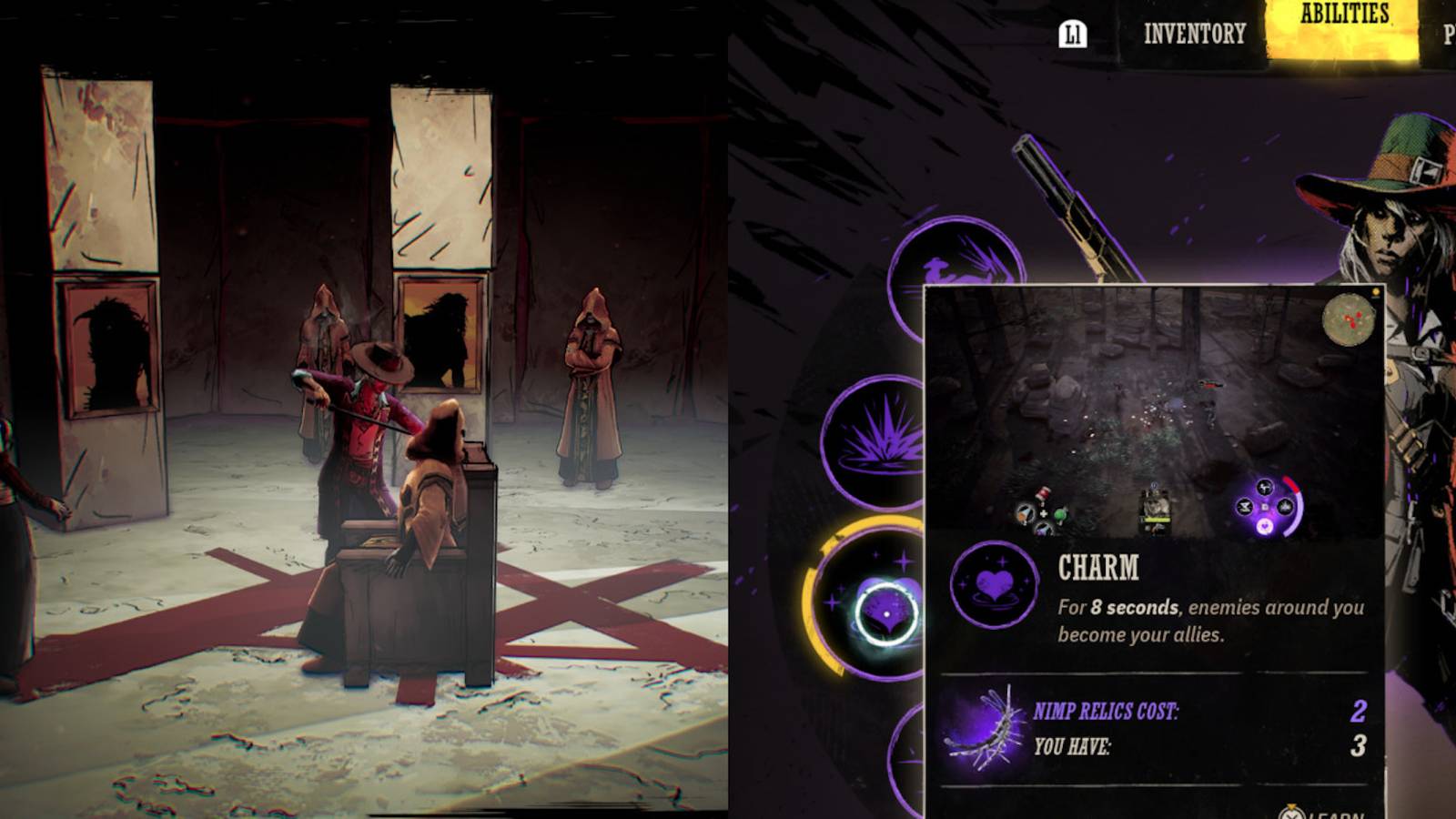Click the LEARN button at the bottom
1456x819 pixels.
pyautogui.click(x=1333, y=814)
